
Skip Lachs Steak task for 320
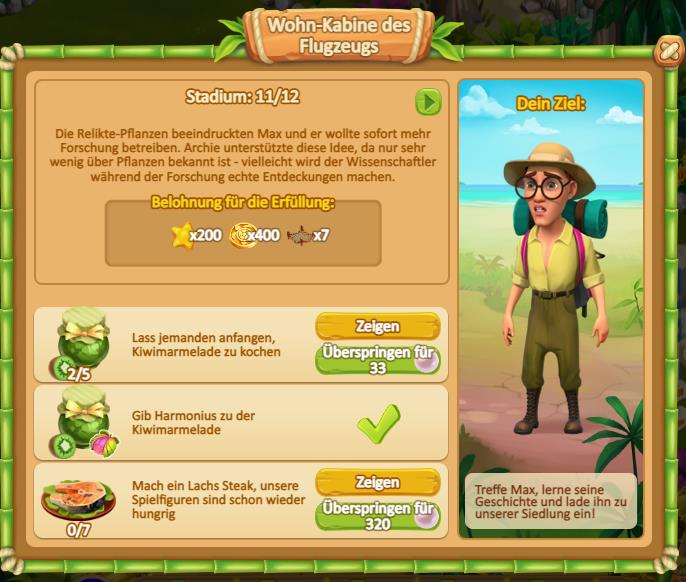(x=377, y=515)
